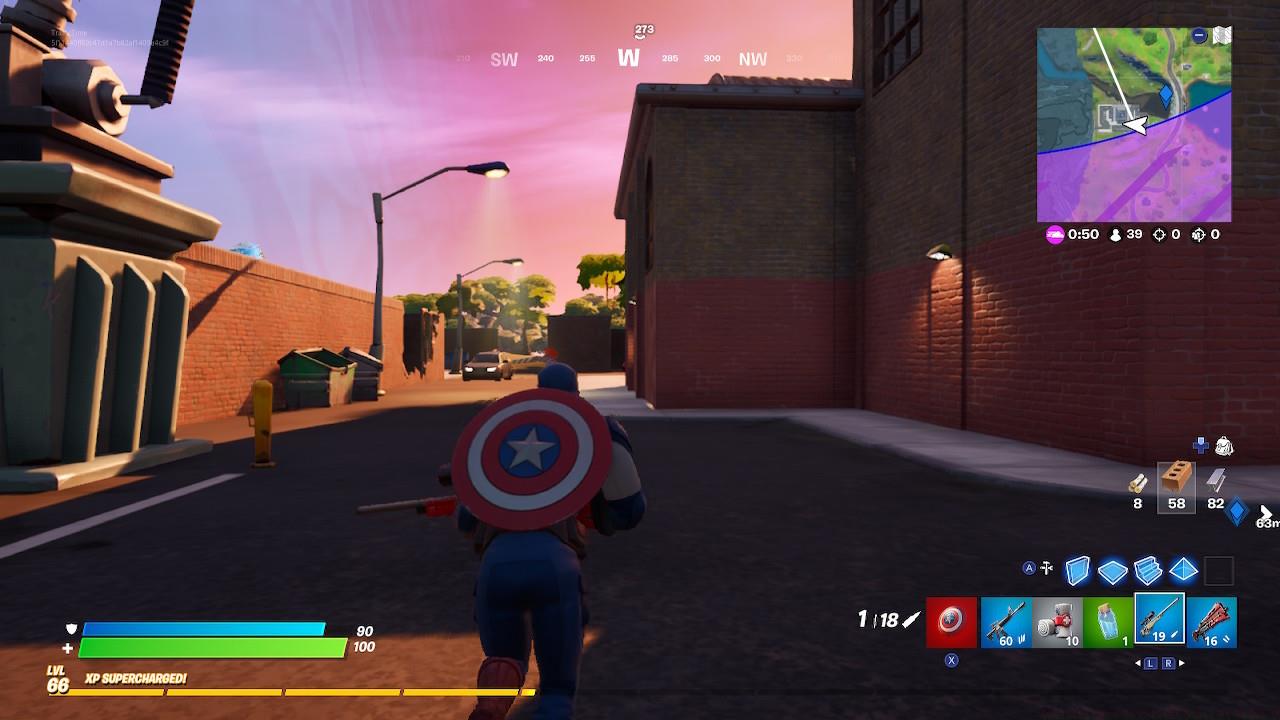Image resolution: width=1280 pixels, height=720 pixels.
Task: Select the sniper rifle in the hotbar
Action: (x=1160, y=622)
